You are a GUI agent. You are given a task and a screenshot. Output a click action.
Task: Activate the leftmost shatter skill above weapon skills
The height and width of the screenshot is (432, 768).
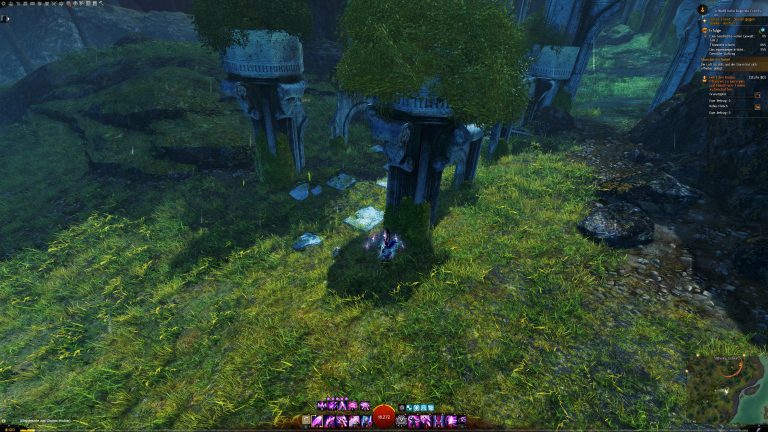[322, 406]
